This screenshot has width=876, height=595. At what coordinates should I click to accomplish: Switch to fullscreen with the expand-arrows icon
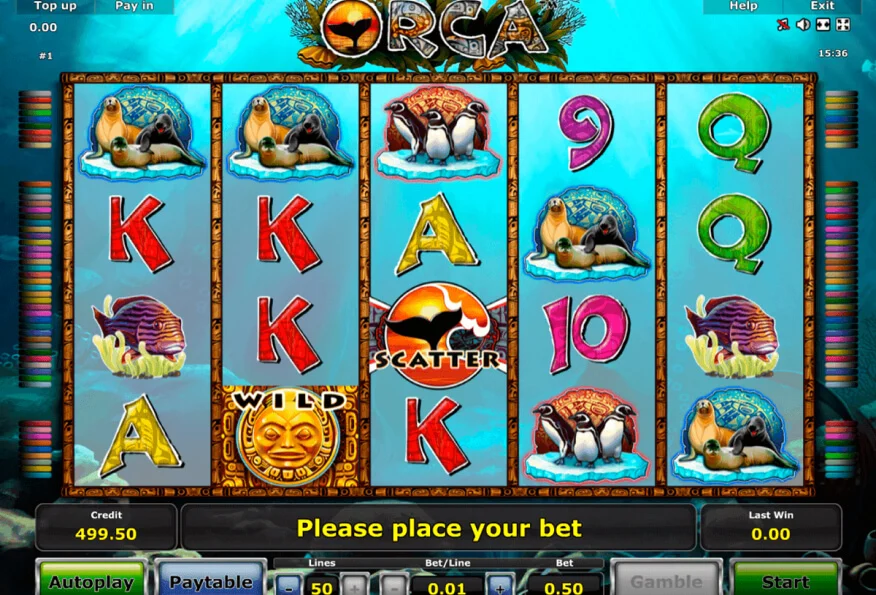click(x=842, y=25)
